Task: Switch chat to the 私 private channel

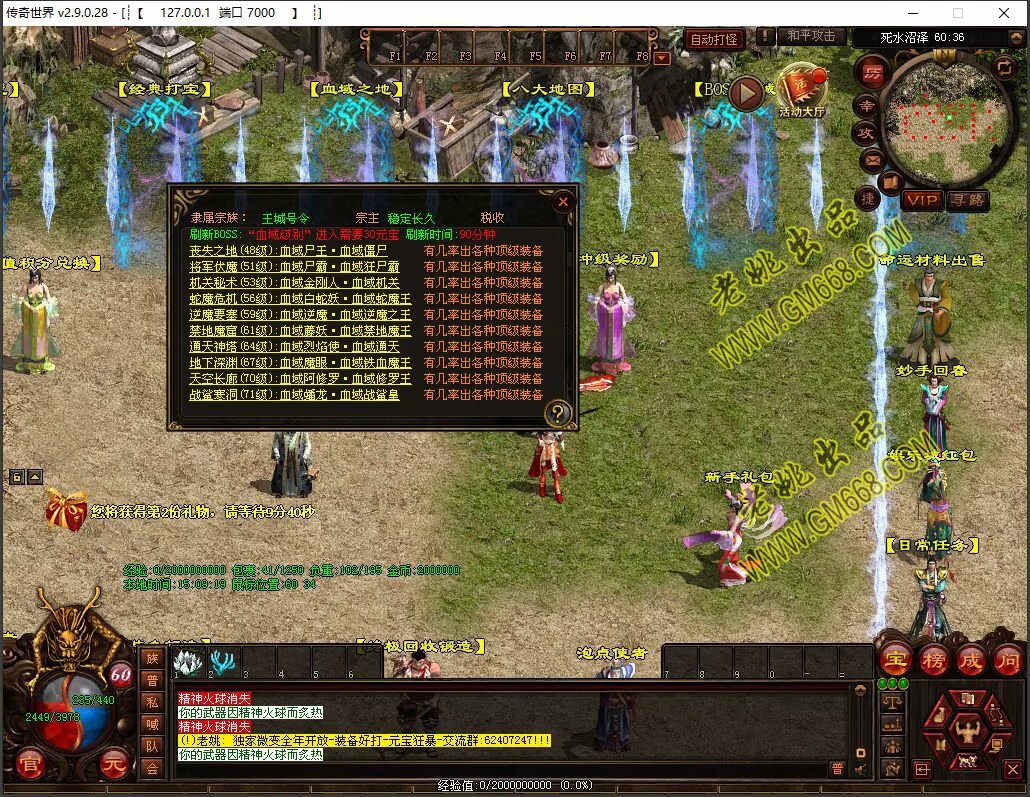Action: (152, 701)
